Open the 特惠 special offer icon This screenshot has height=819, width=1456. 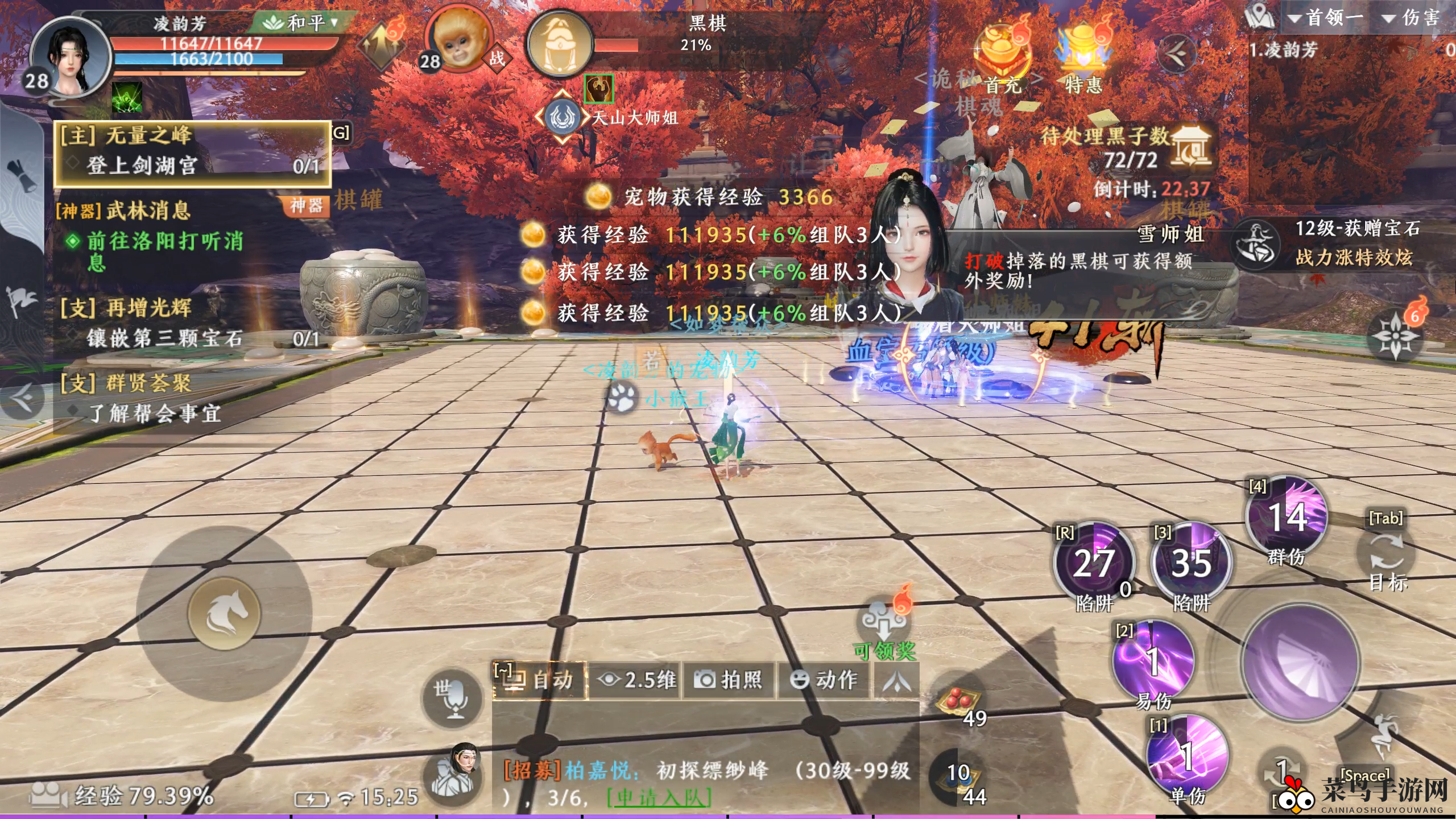click(x=1083, y=57)
